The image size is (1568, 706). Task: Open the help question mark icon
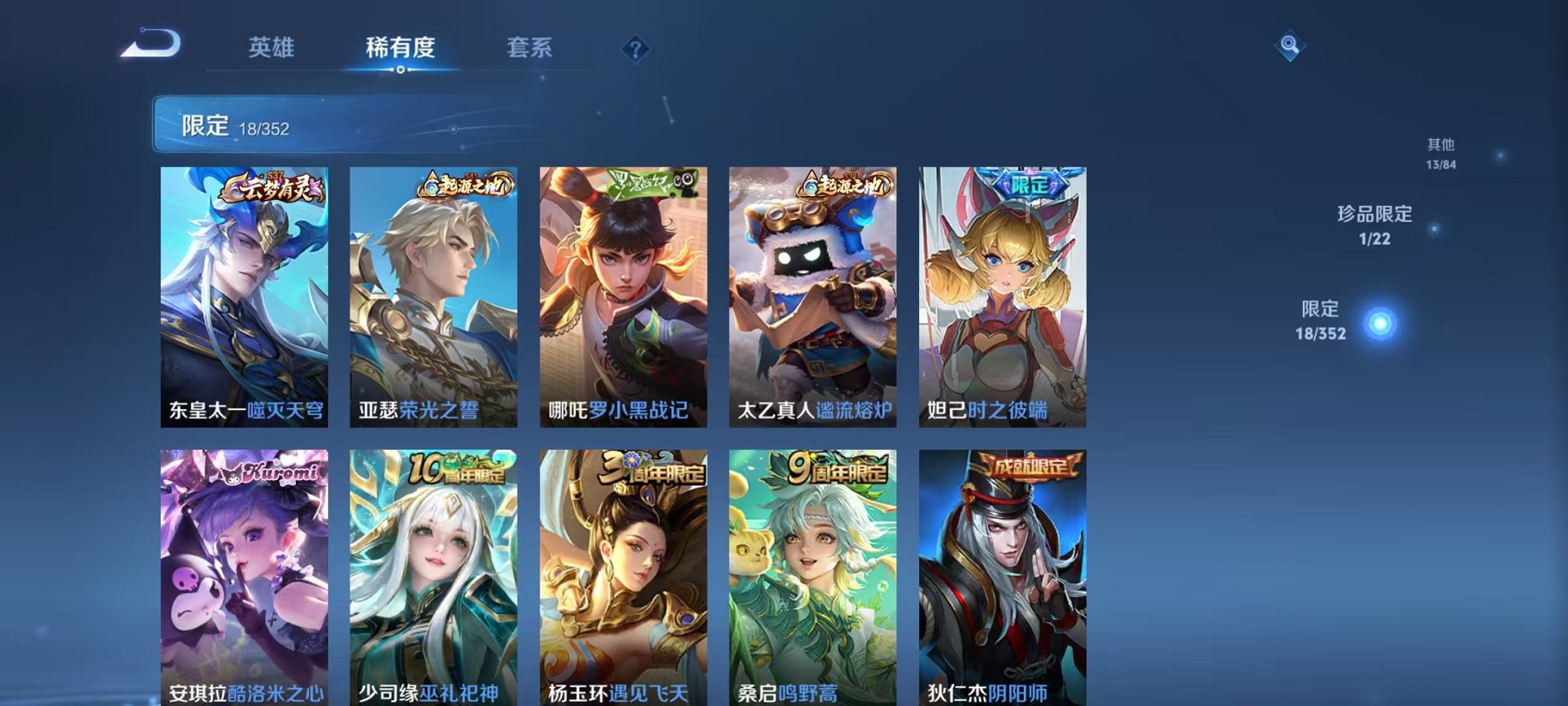coord(634,48)
